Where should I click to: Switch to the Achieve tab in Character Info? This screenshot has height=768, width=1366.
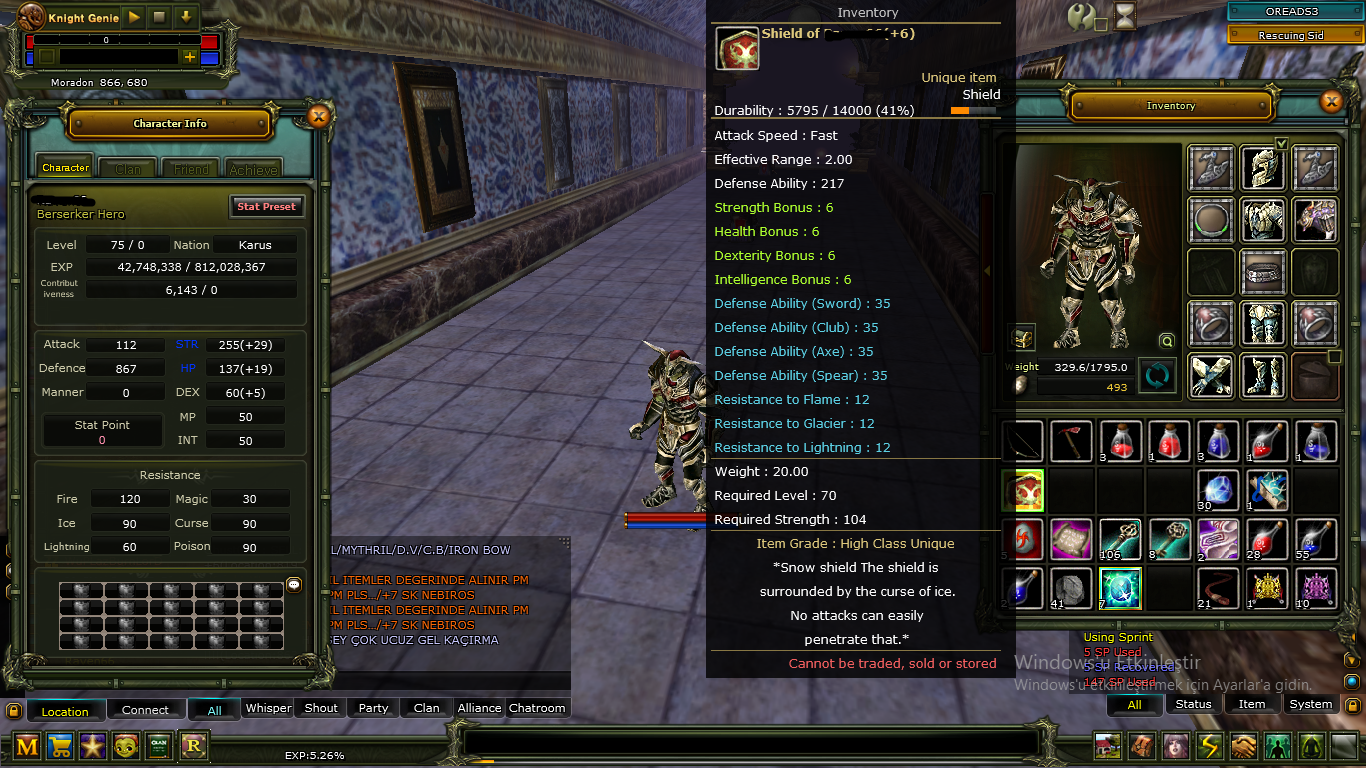(x=253, y=169)
